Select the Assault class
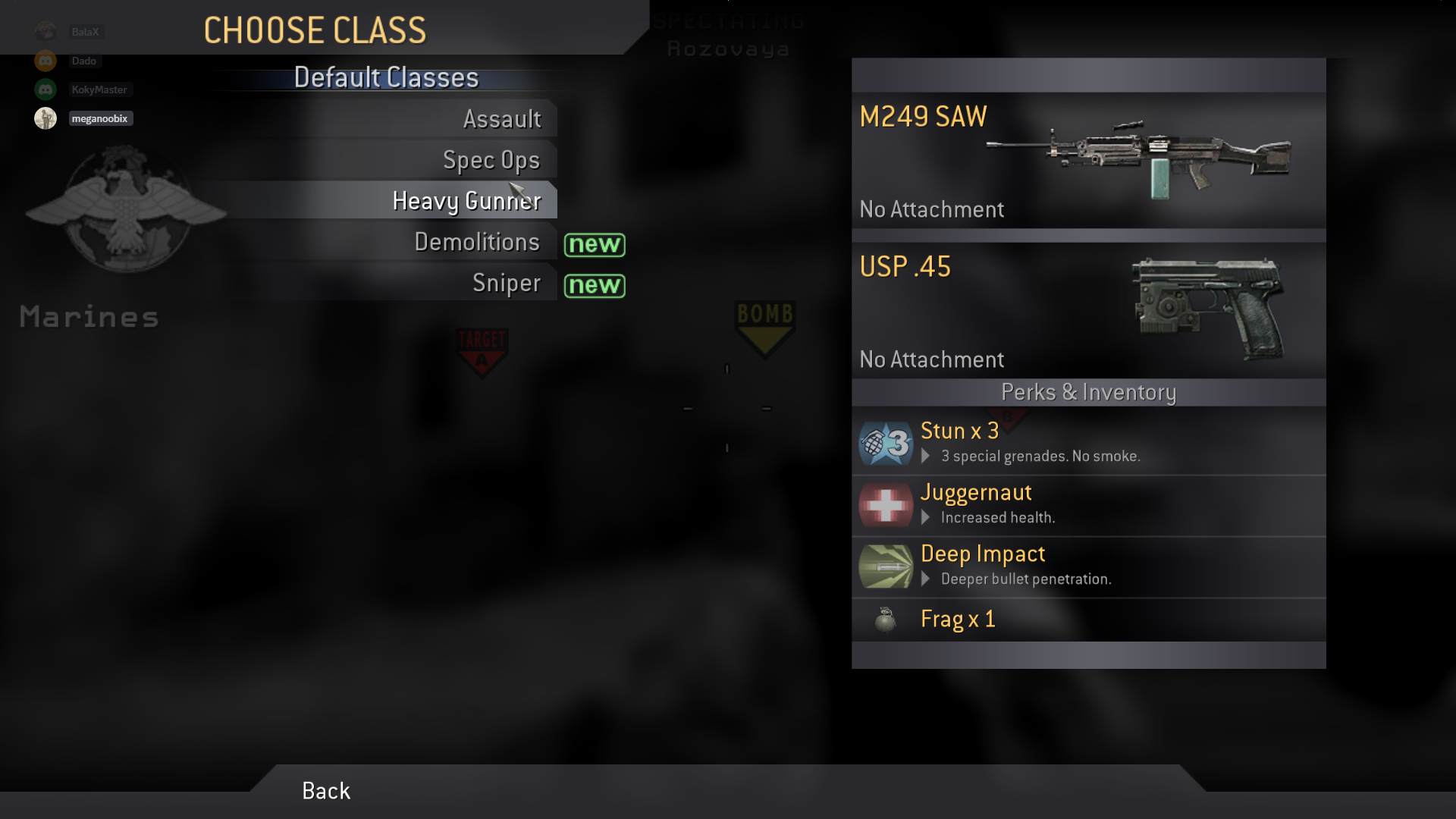The width and height of the screenshot is (1456, 819). coord(501,119)
